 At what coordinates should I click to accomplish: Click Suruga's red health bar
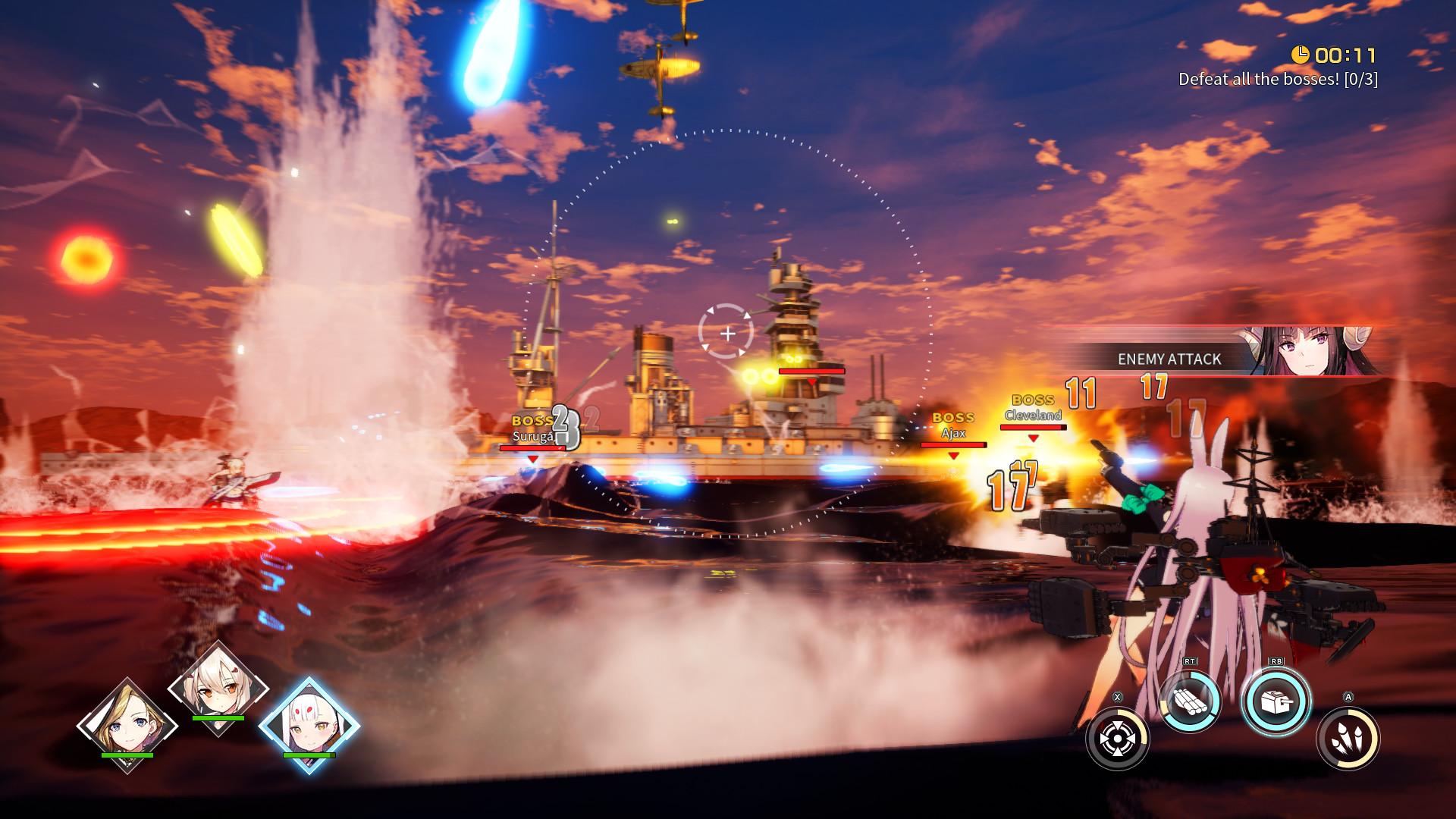pos(533,447)
